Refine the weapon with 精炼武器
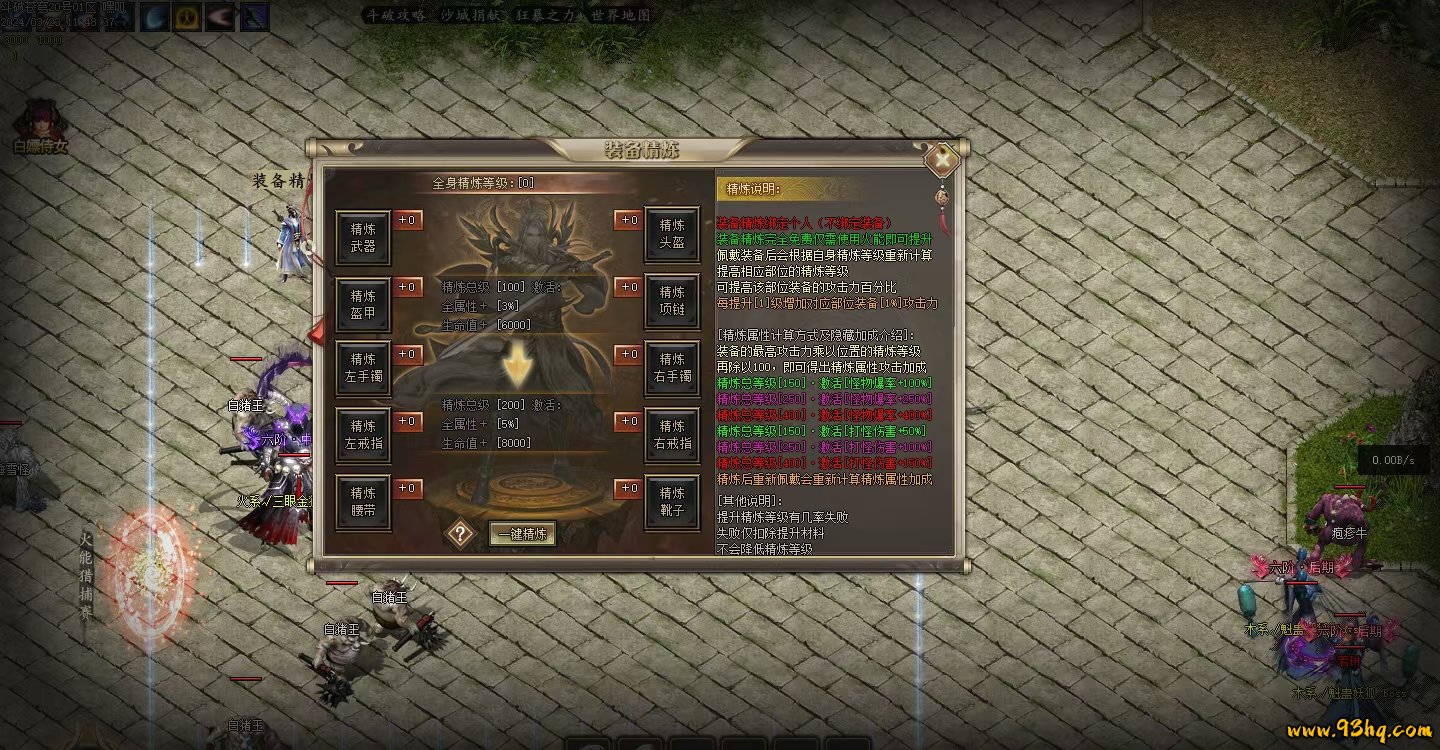The image size is (1440, 750). [x=363, y=236]
